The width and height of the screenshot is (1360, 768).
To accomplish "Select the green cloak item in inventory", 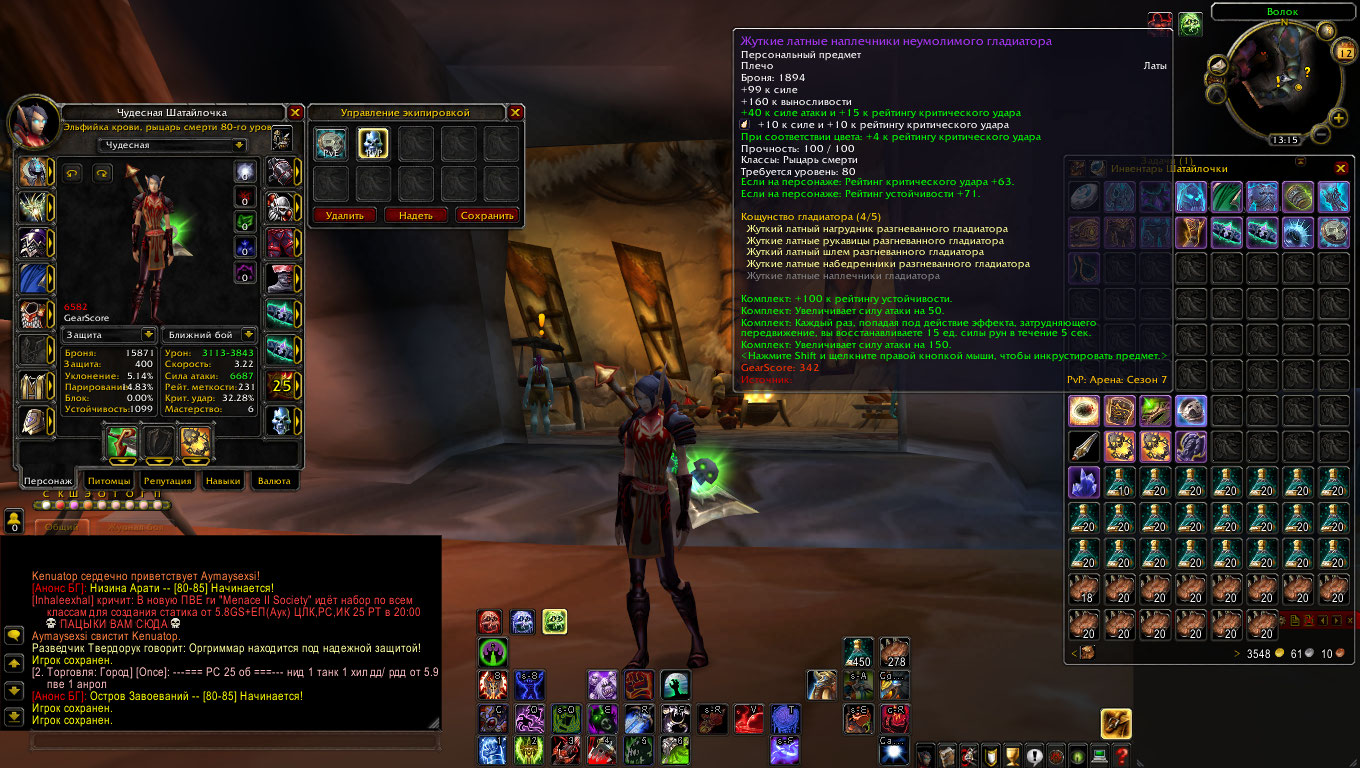I will tap(1225, 196).
